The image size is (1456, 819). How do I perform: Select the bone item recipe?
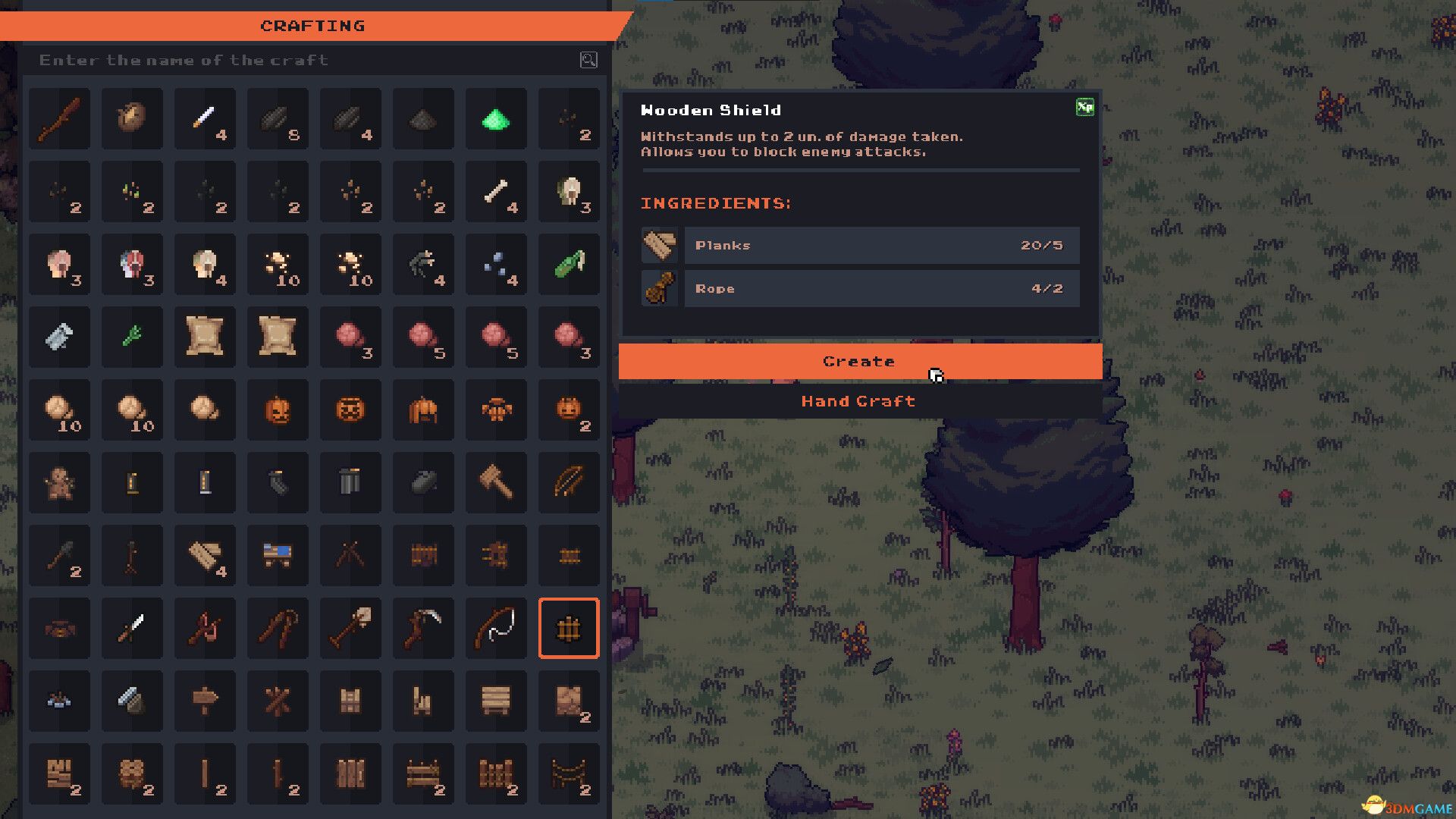click(496, 192)
